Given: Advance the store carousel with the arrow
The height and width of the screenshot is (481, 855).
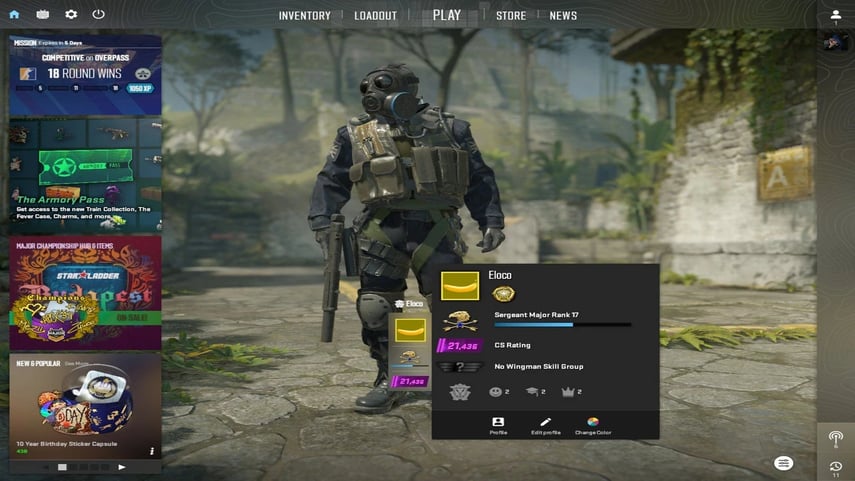Looking at the screenshot, I should click(122, 467).
